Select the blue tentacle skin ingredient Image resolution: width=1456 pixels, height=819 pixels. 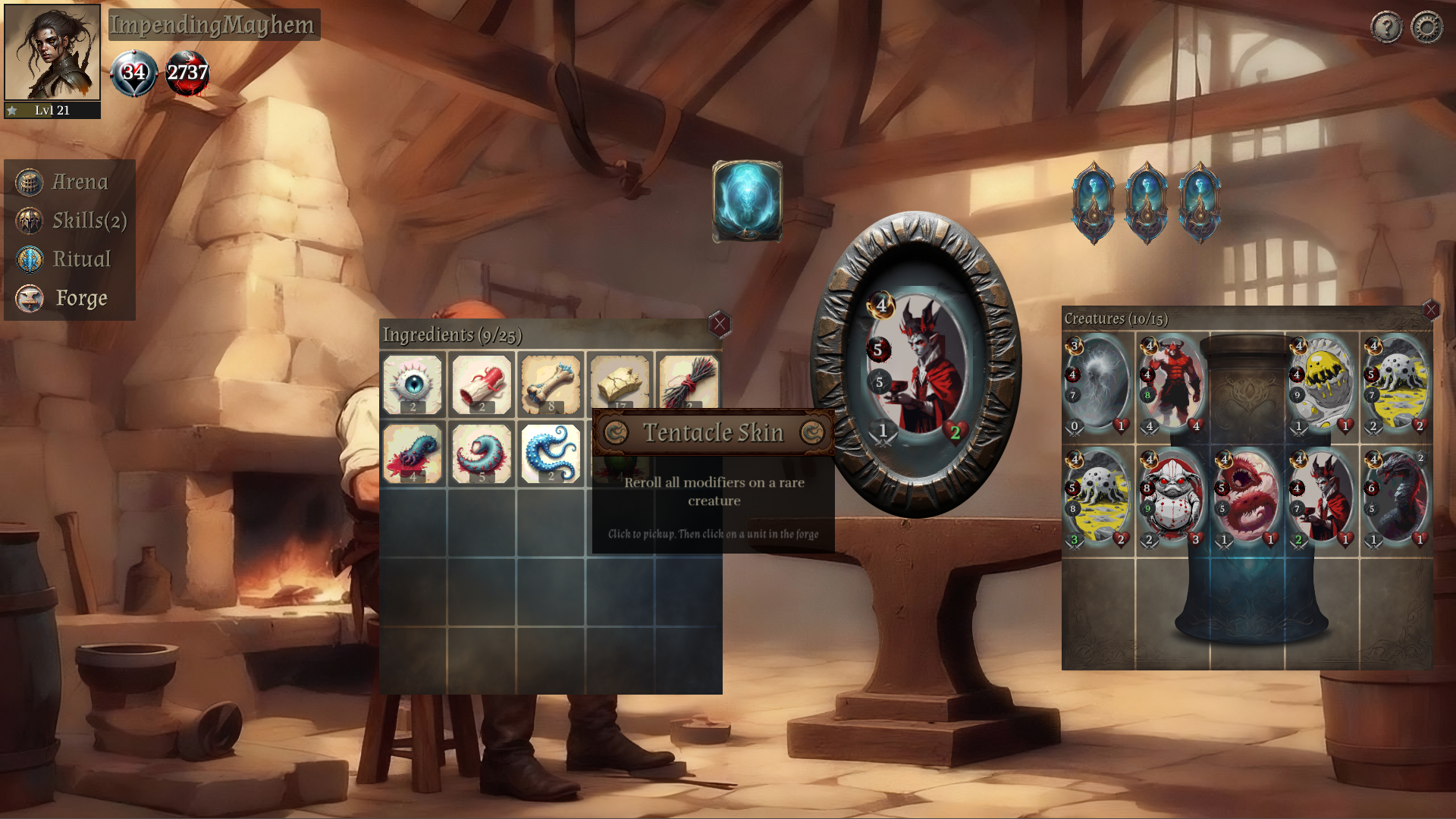click(551, 453)
